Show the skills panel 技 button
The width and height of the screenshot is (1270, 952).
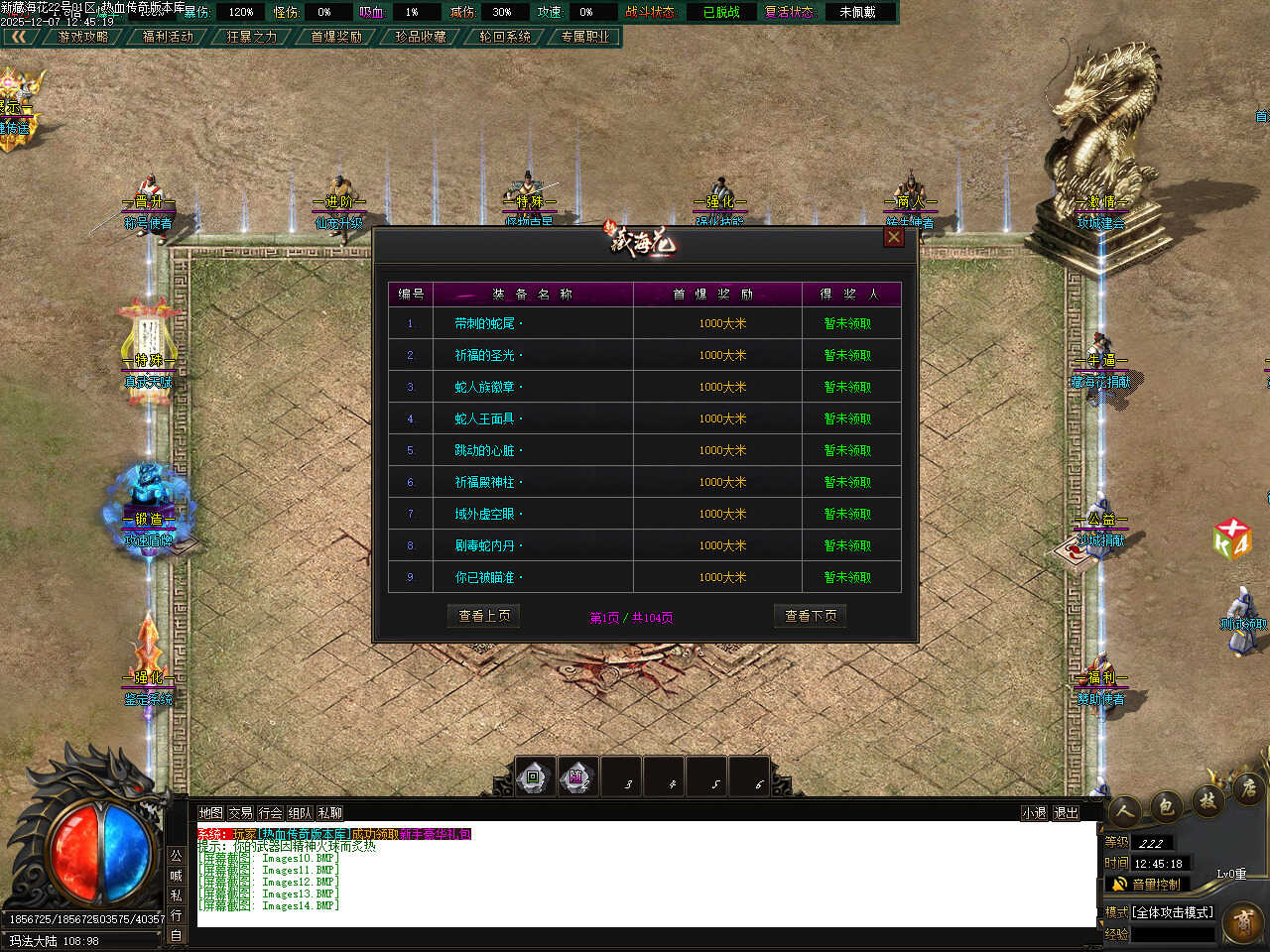[1207, 799]
